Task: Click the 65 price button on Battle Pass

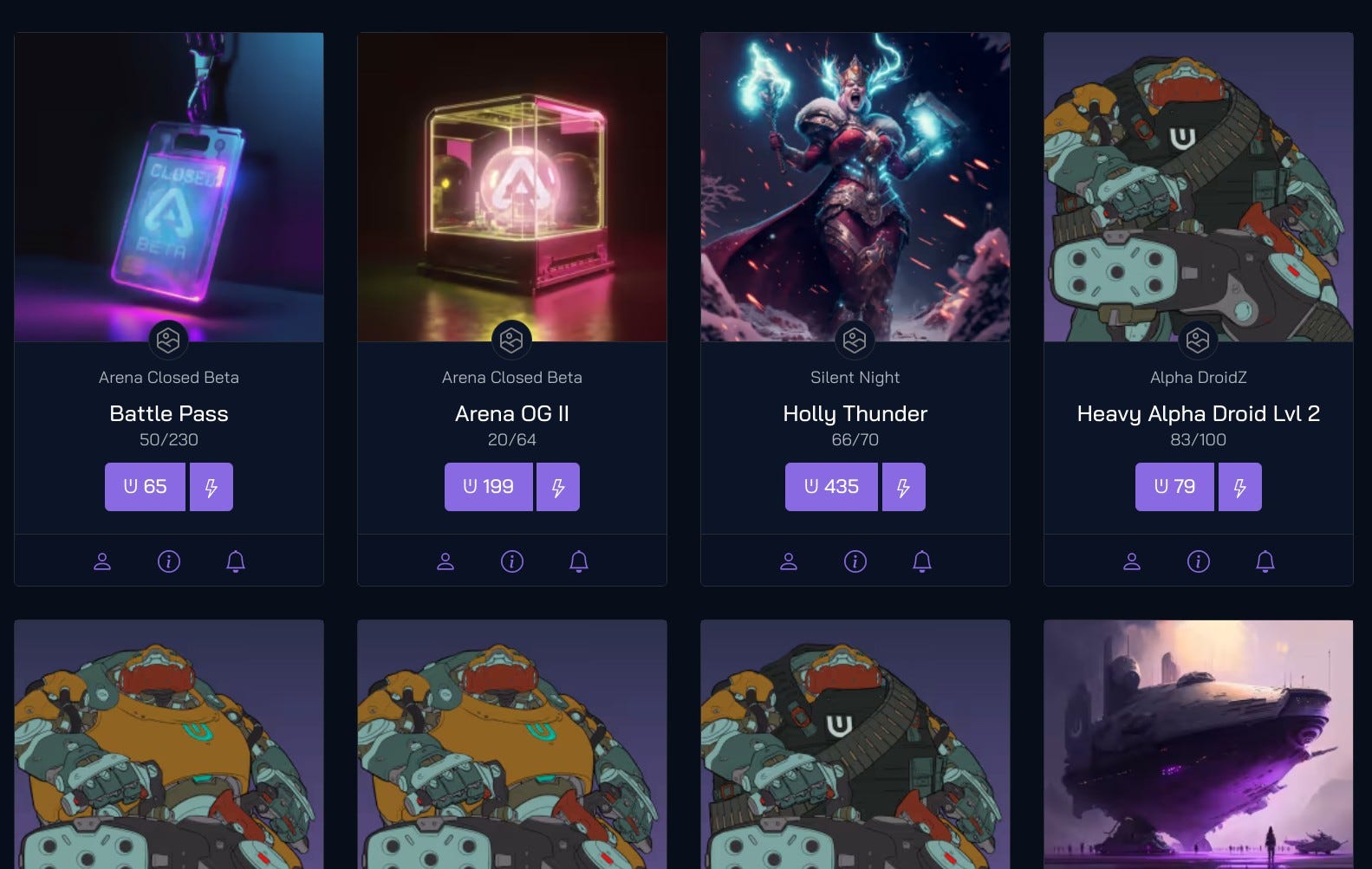Action: (x=145, y=486)
